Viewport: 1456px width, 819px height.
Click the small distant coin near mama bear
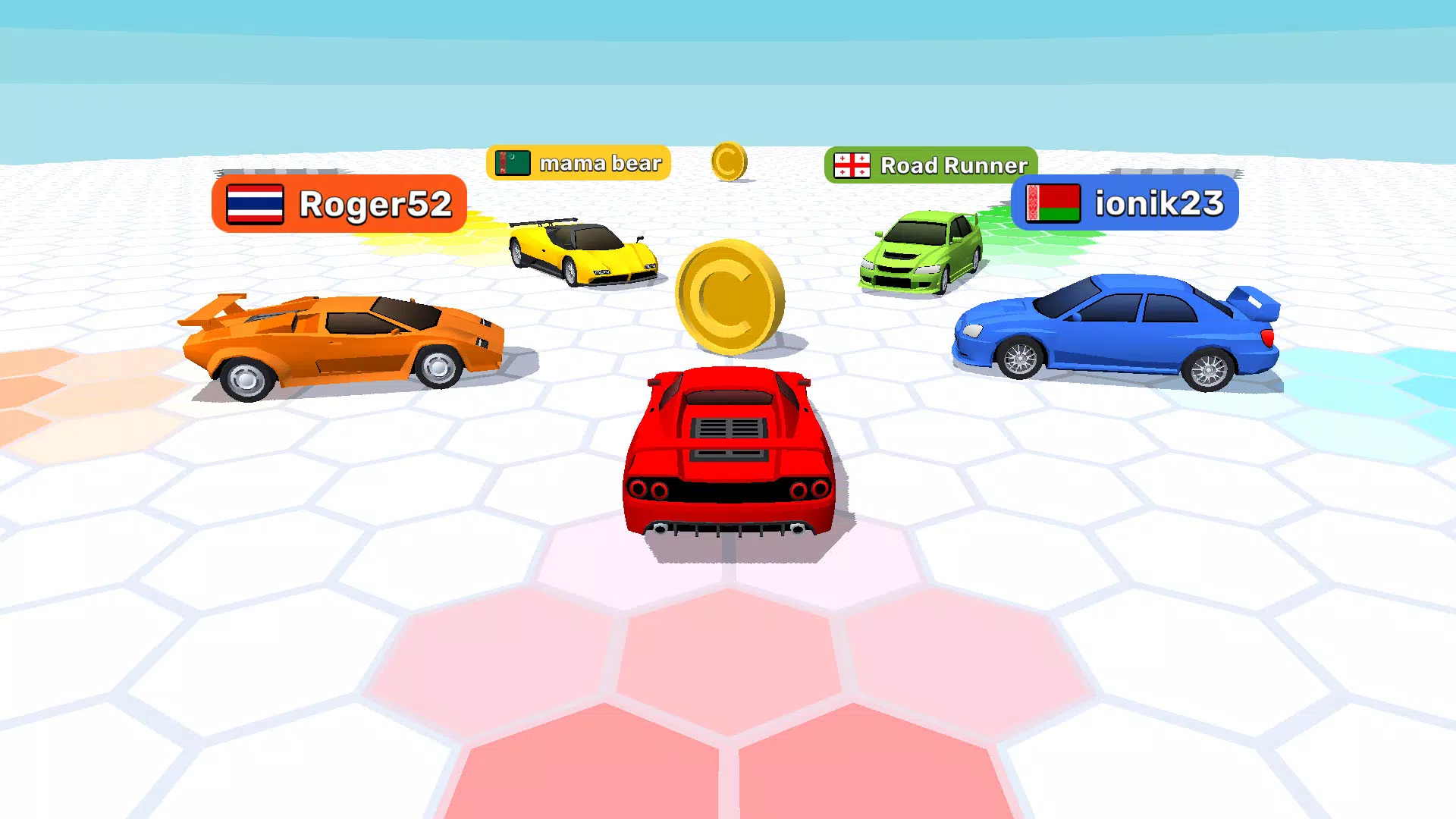[730, 161]
